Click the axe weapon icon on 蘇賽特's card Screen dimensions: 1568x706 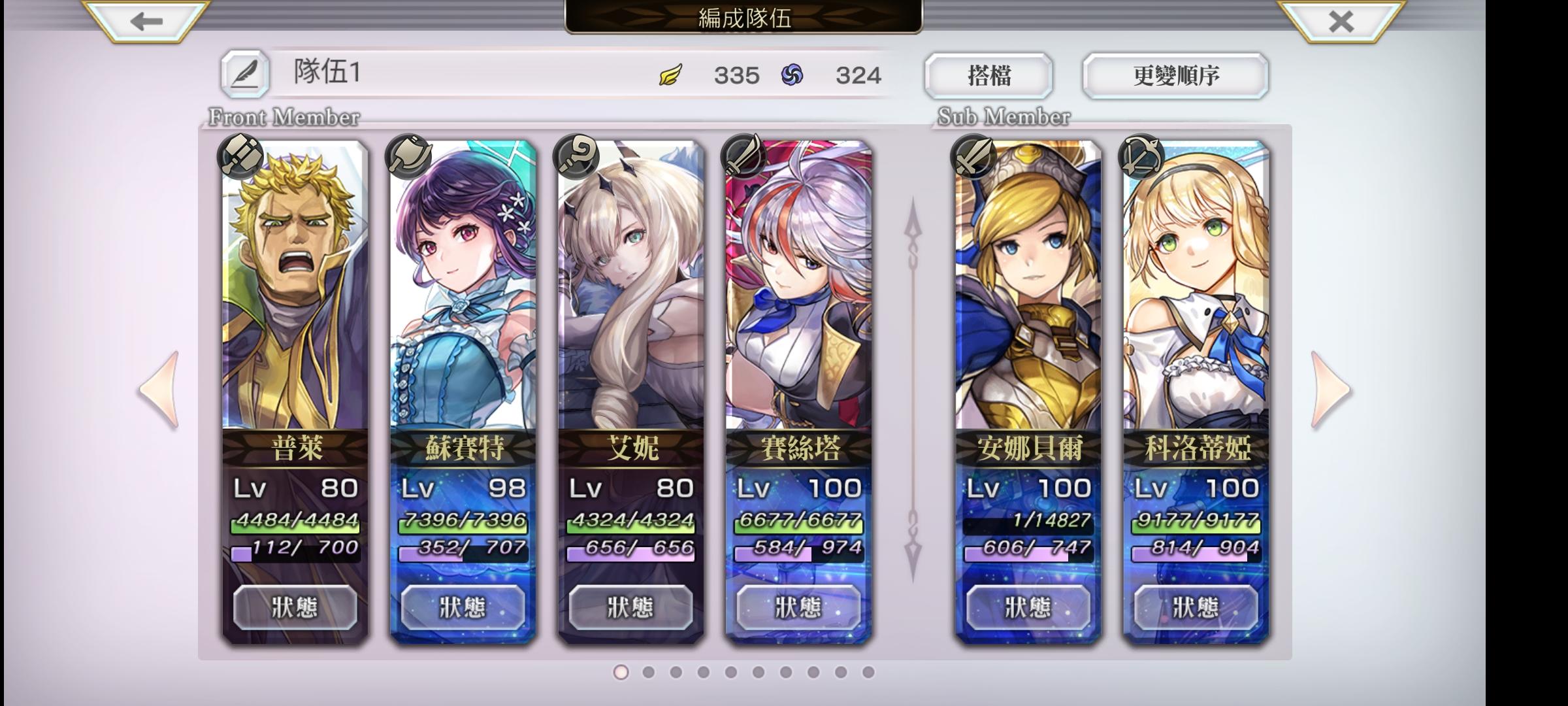pos(406,157)
